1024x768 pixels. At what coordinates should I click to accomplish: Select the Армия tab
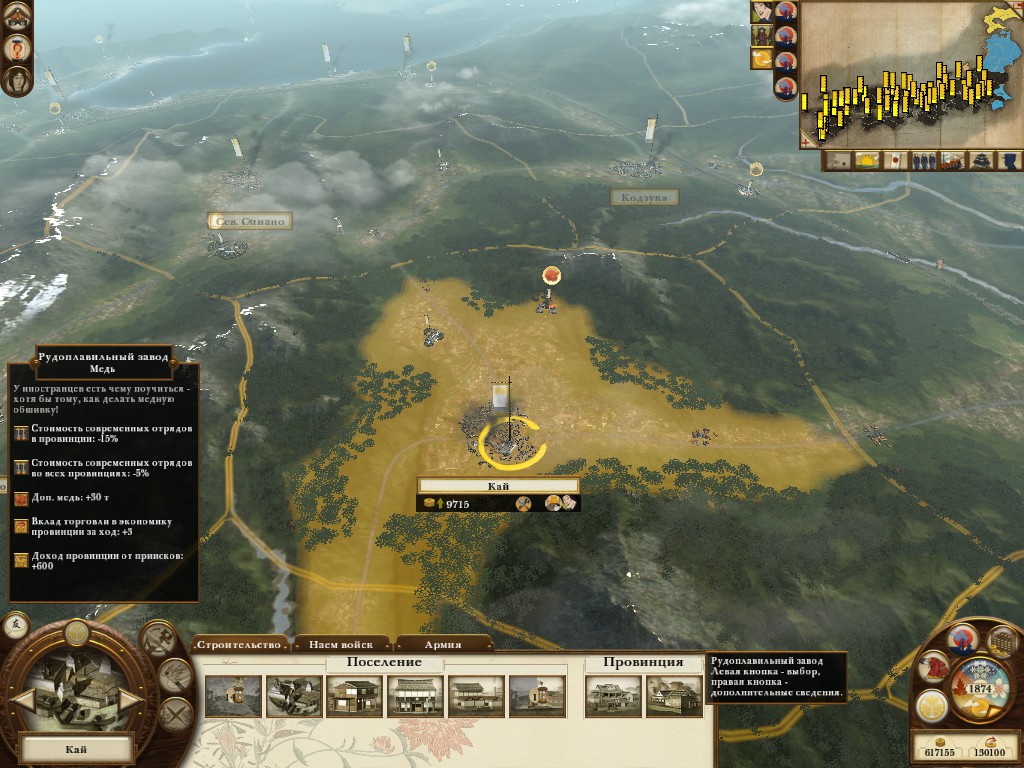tap(442, 644)
